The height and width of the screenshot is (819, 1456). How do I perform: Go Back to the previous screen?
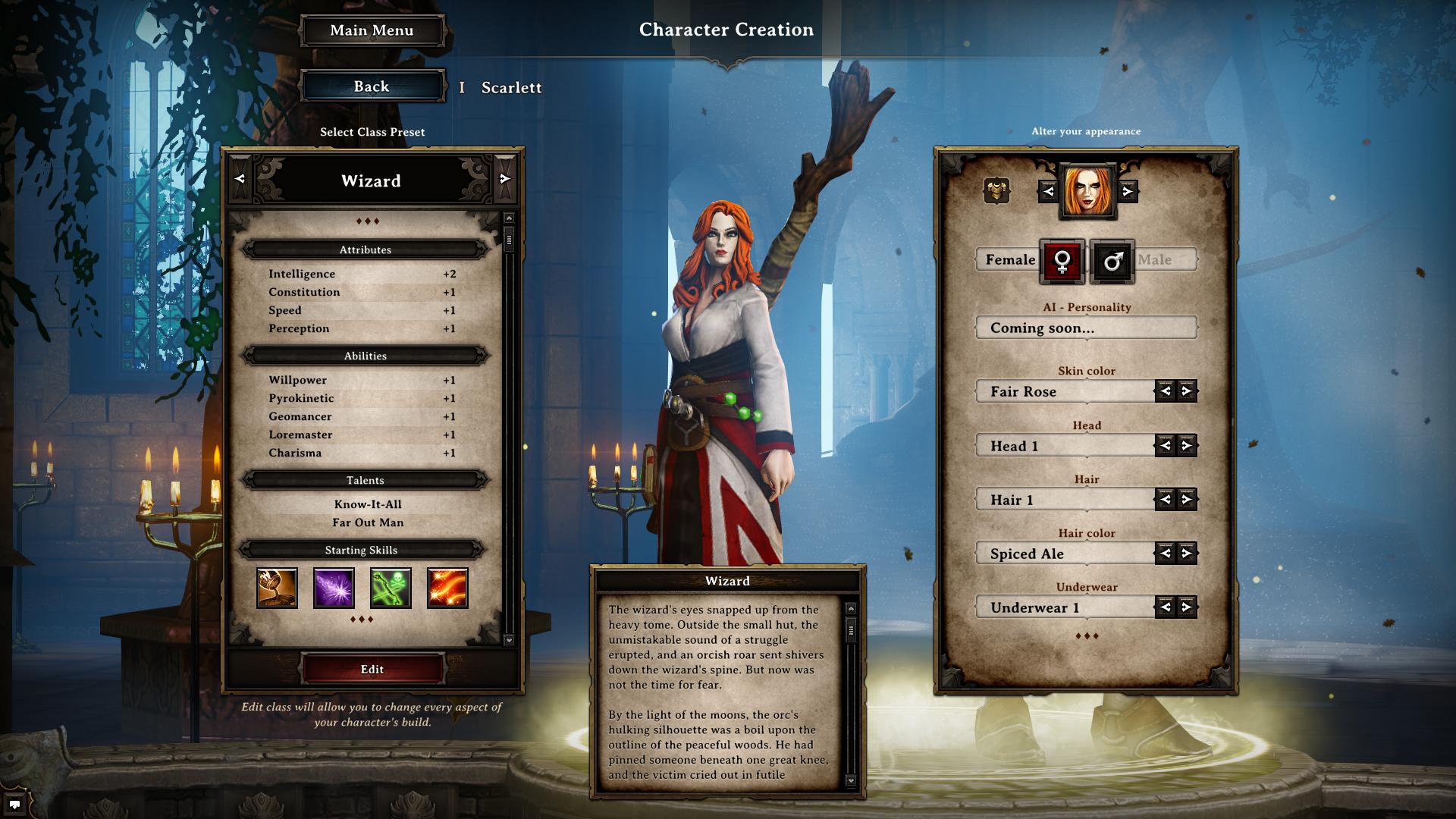pos(372,86)
